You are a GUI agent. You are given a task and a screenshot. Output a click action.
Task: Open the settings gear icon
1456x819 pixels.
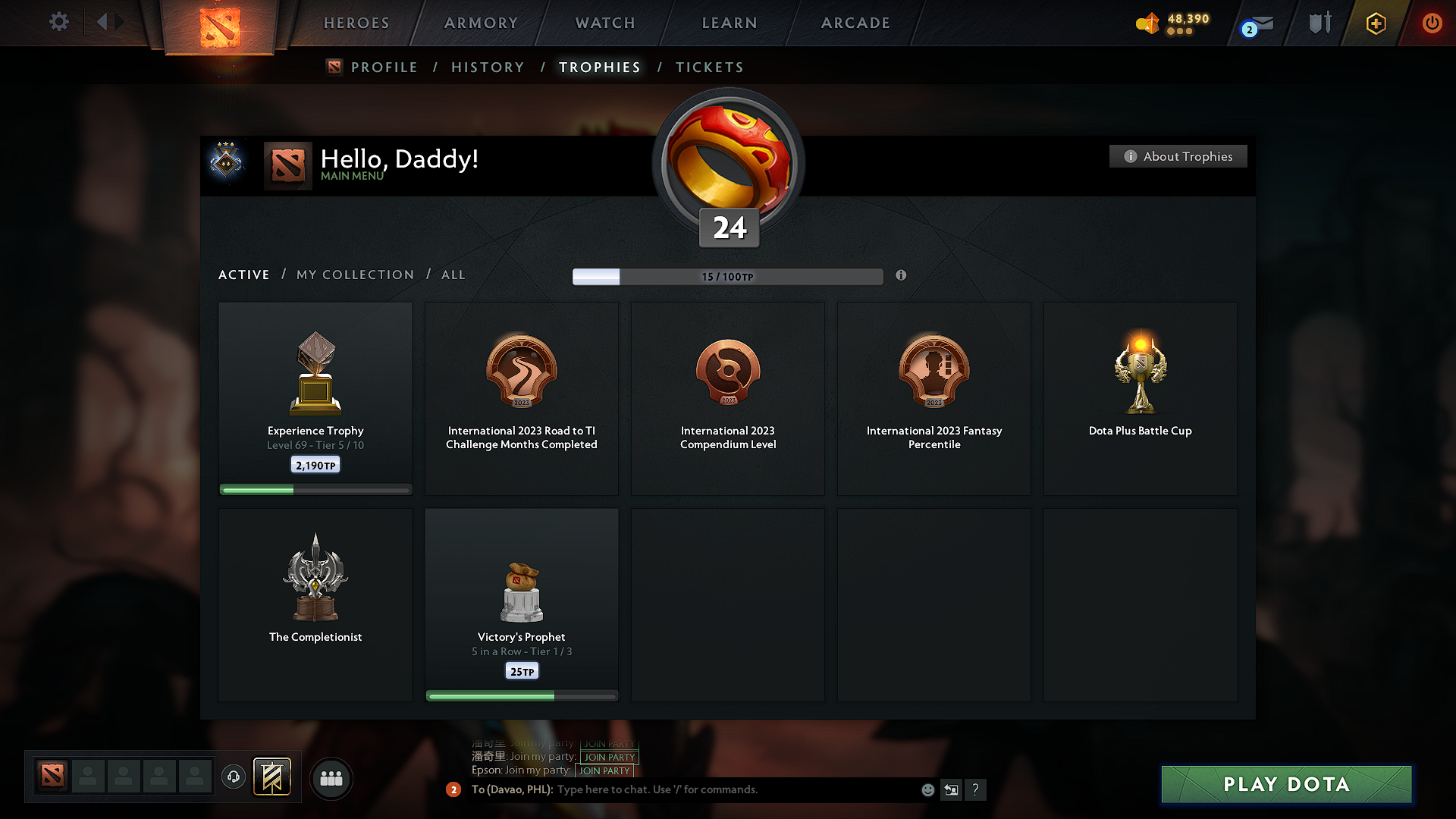[x=58, y=22]
